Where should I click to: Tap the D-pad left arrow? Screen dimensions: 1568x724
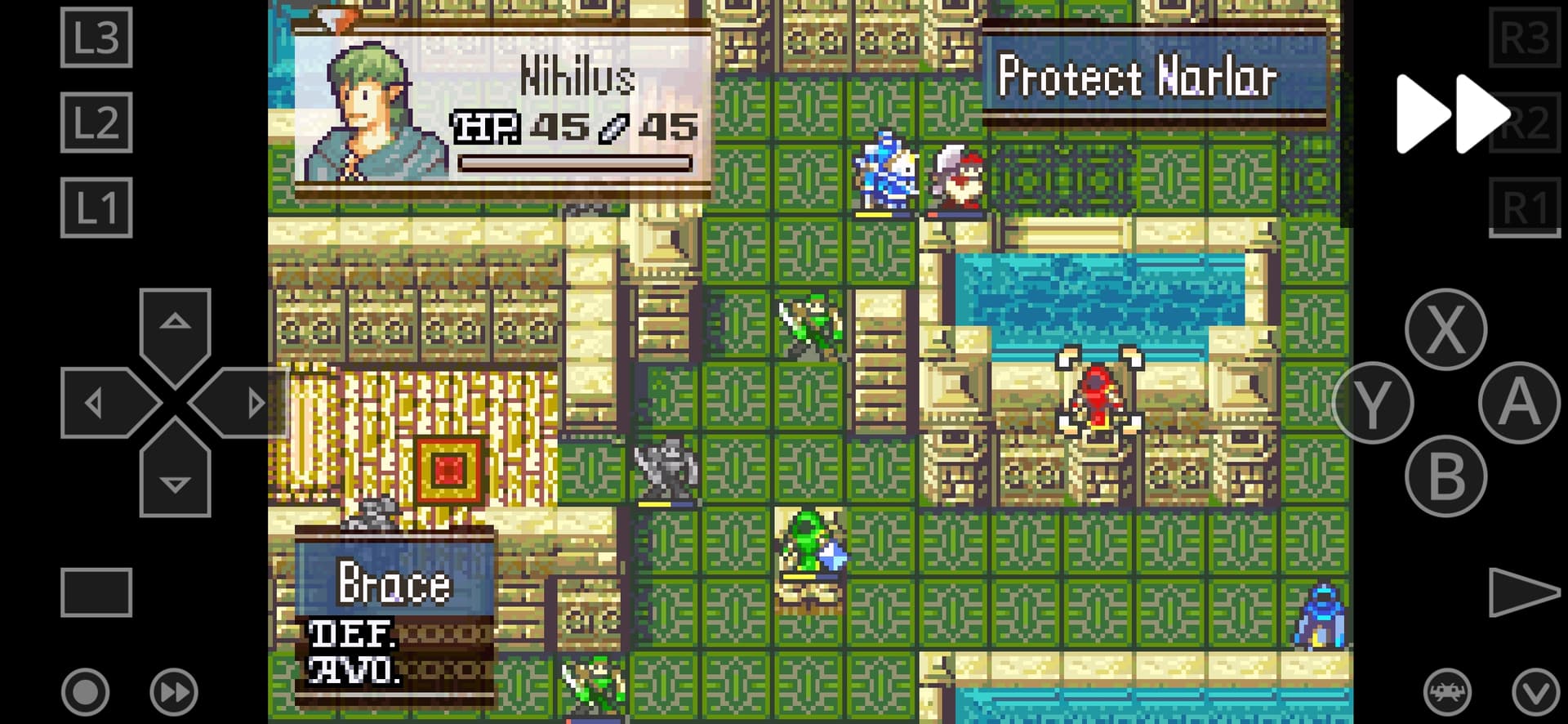(x=100, y=403)
